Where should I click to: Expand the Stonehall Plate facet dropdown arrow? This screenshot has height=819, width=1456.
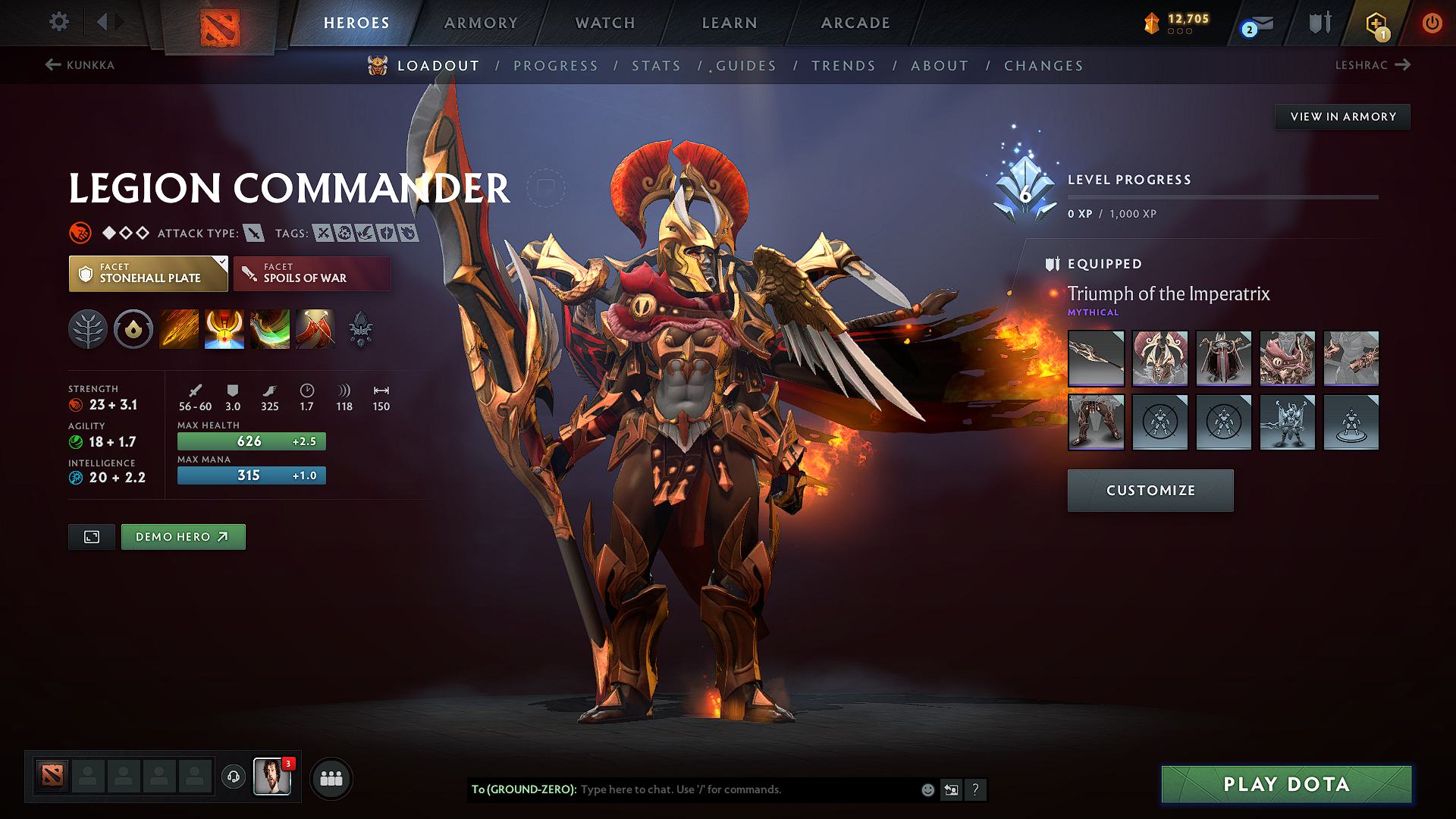[x=221, y=263]
